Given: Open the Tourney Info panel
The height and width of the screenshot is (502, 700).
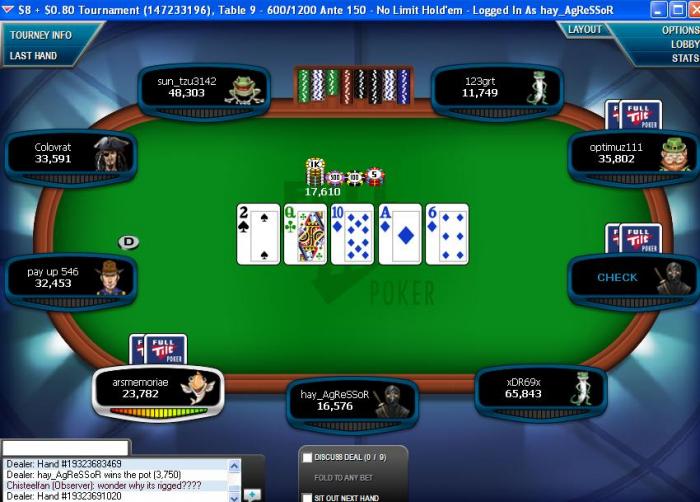Looking at the screenshot, I should [41, 35].
